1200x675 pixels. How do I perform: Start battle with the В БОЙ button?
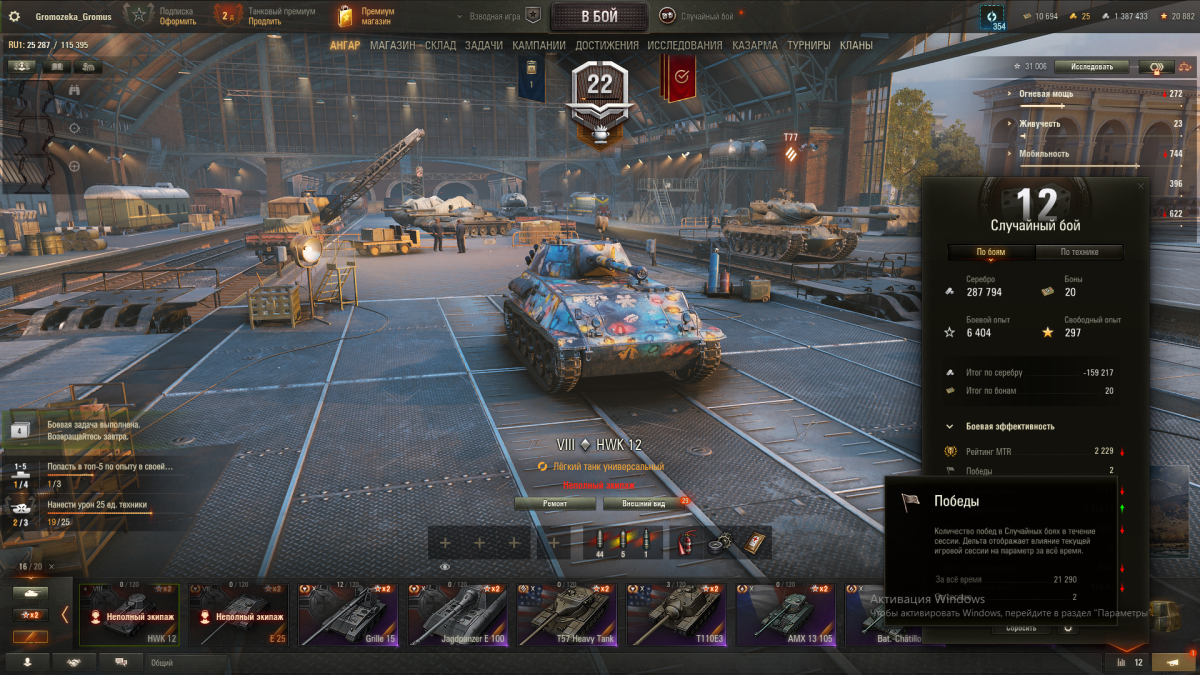click(599, 16)
